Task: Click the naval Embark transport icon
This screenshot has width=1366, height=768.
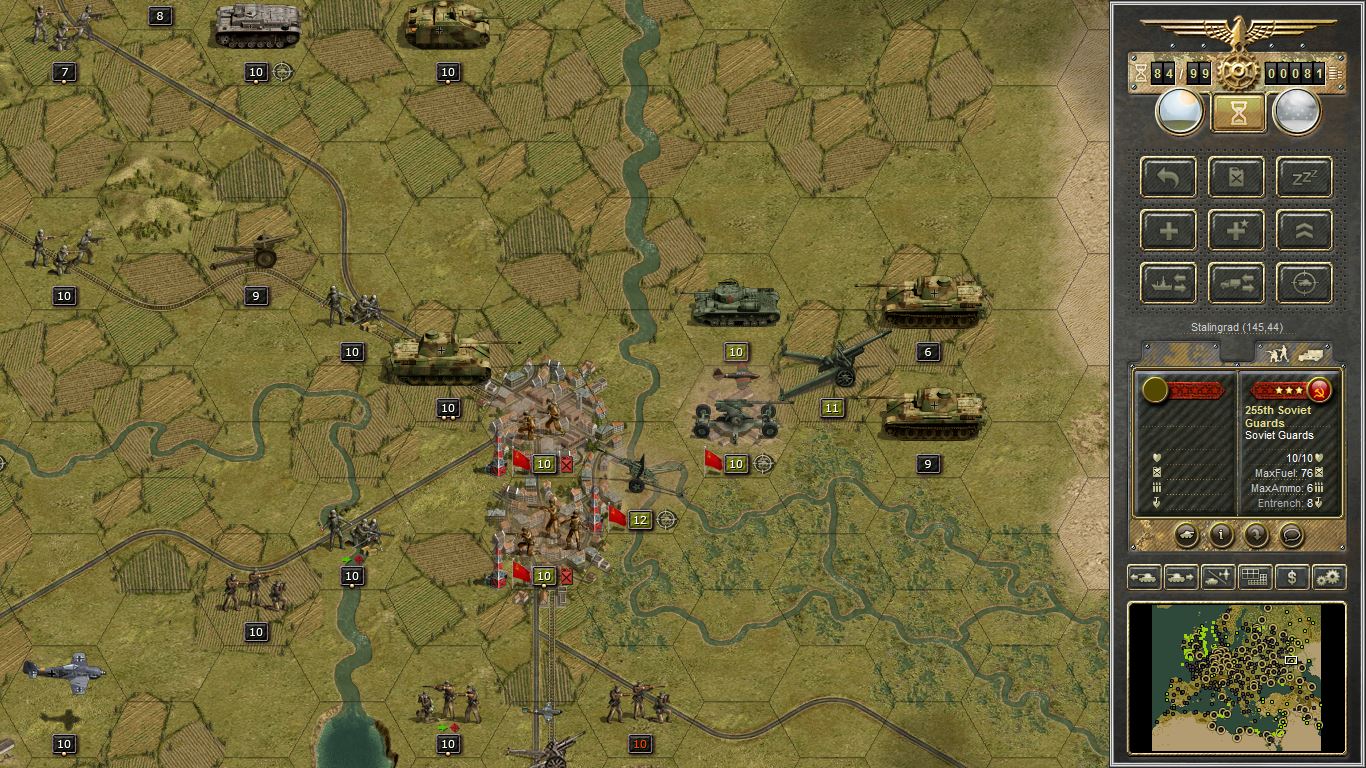Action: pos(1167,283)
